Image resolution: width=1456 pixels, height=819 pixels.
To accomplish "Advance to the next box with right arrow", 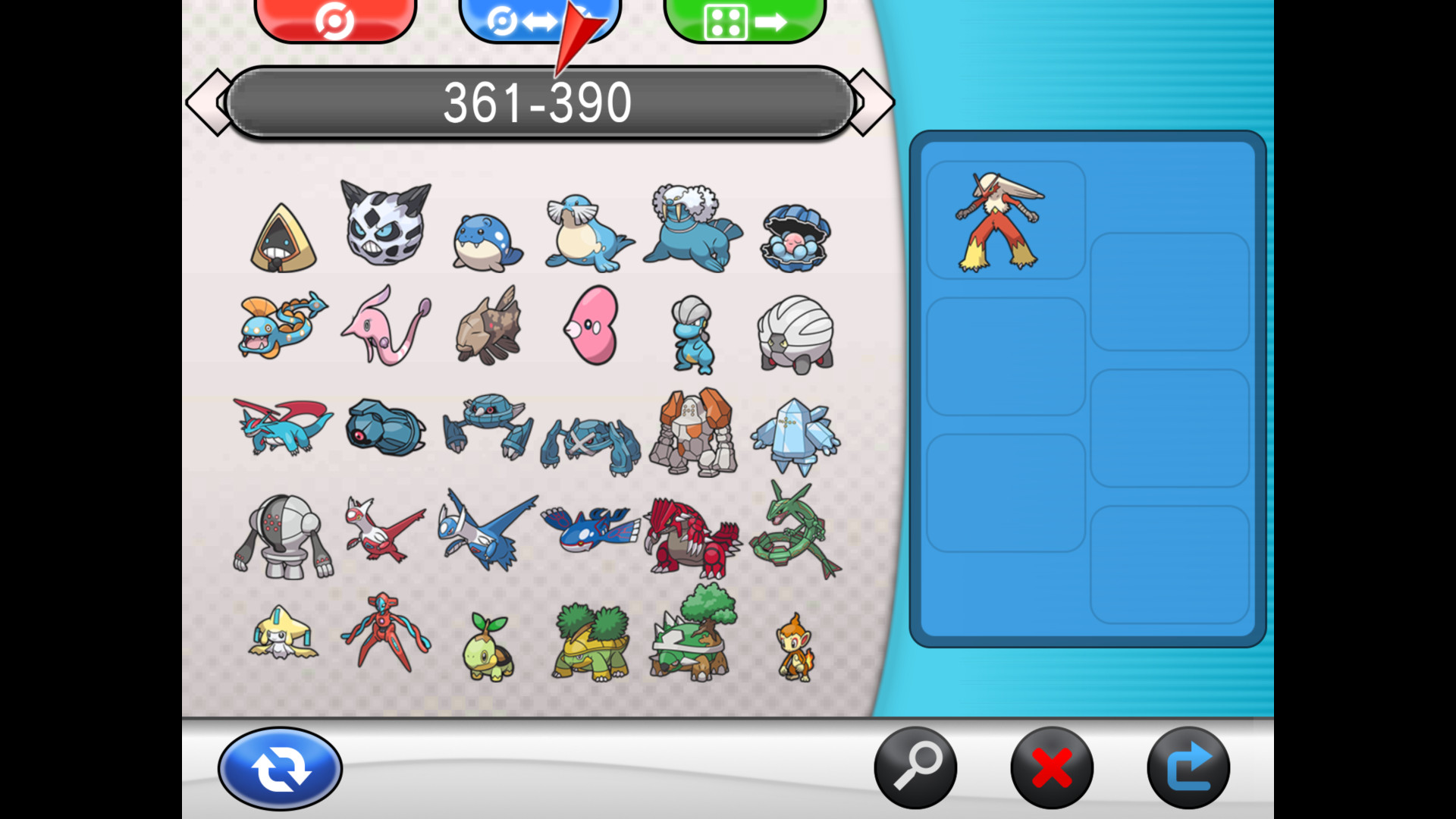I will (x=870, y=101).
